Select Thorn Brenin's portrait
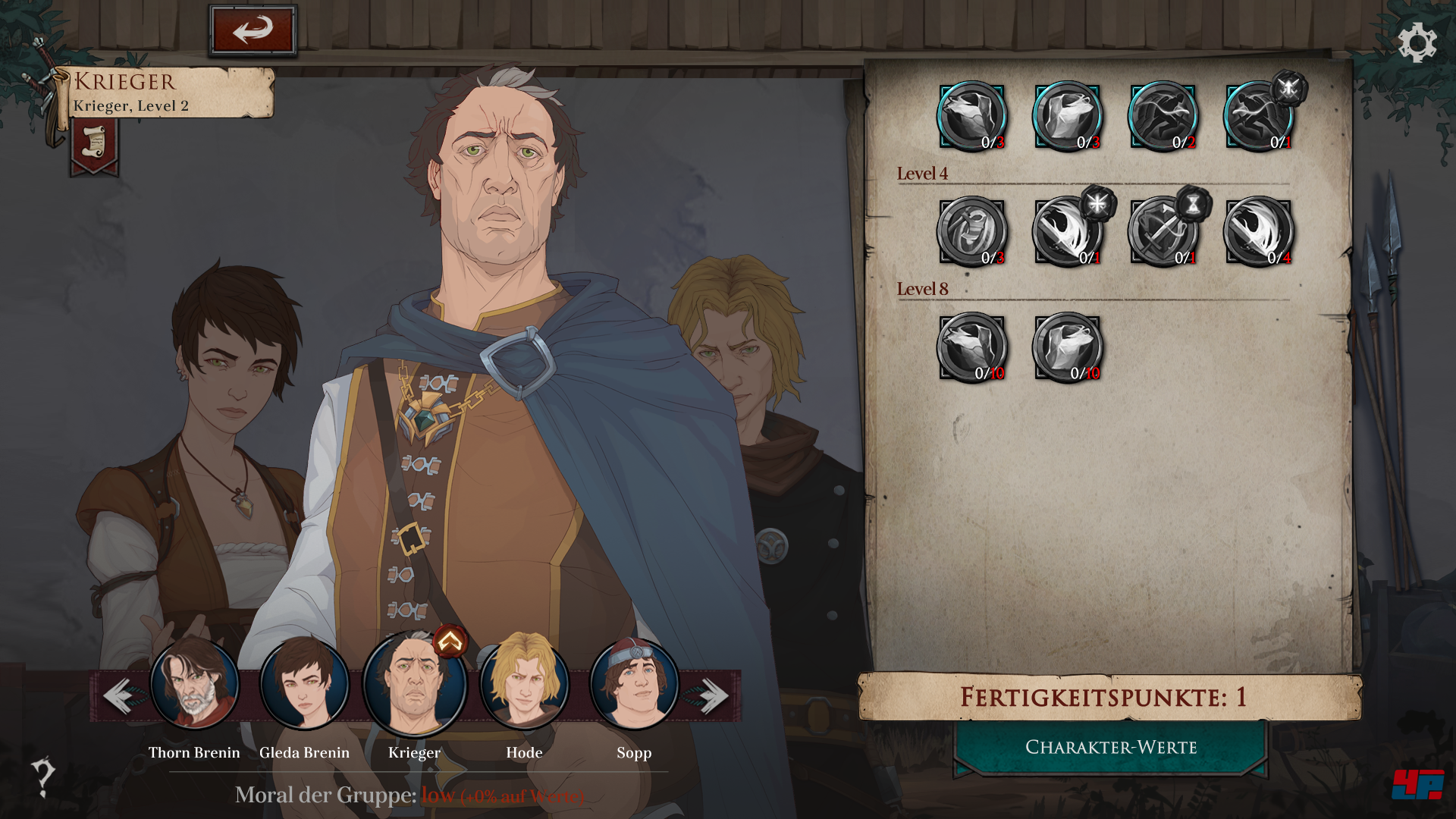 click(x=194, y=684)
